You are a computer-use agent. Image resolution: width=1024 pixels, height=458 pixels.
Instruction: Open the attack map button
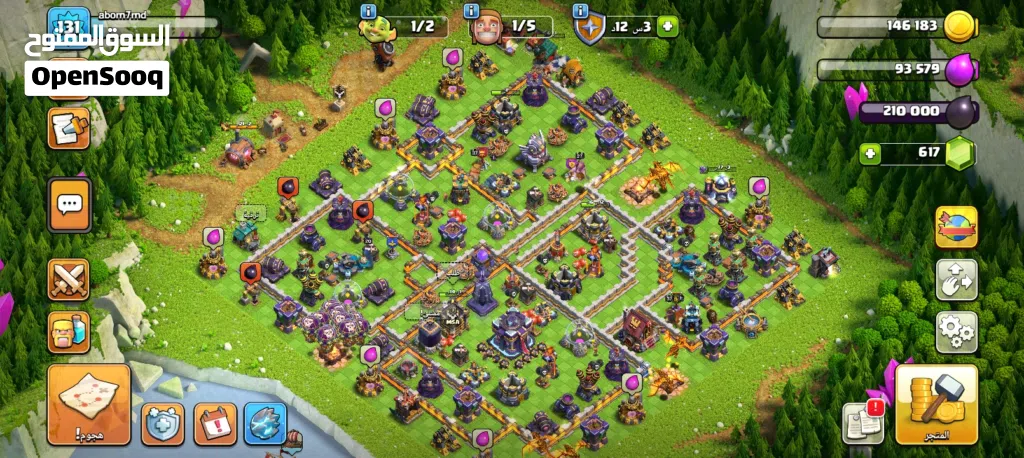point(89,404)
